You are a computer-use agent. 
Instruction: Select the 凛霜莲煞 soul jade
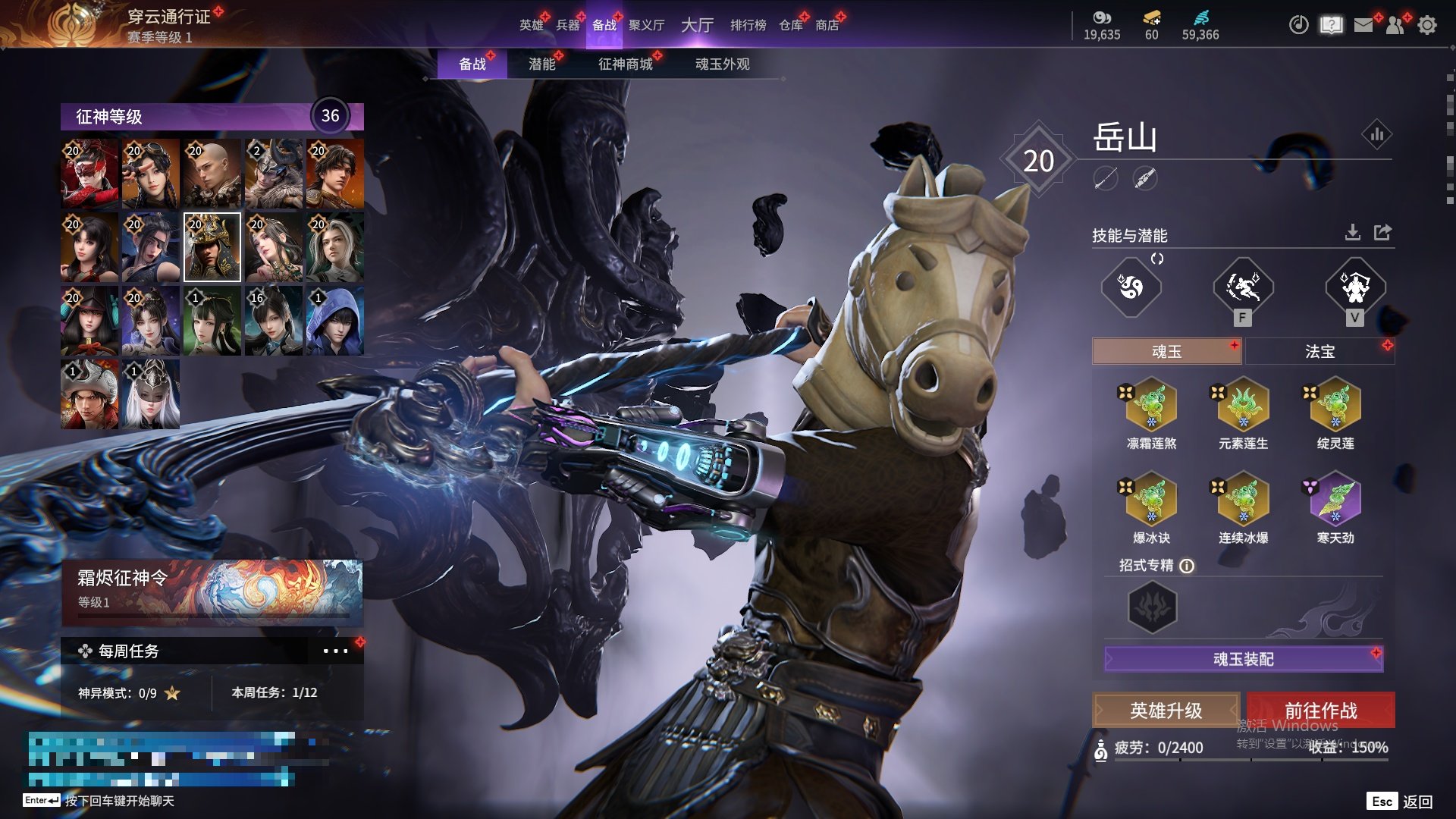[1151, 413]
